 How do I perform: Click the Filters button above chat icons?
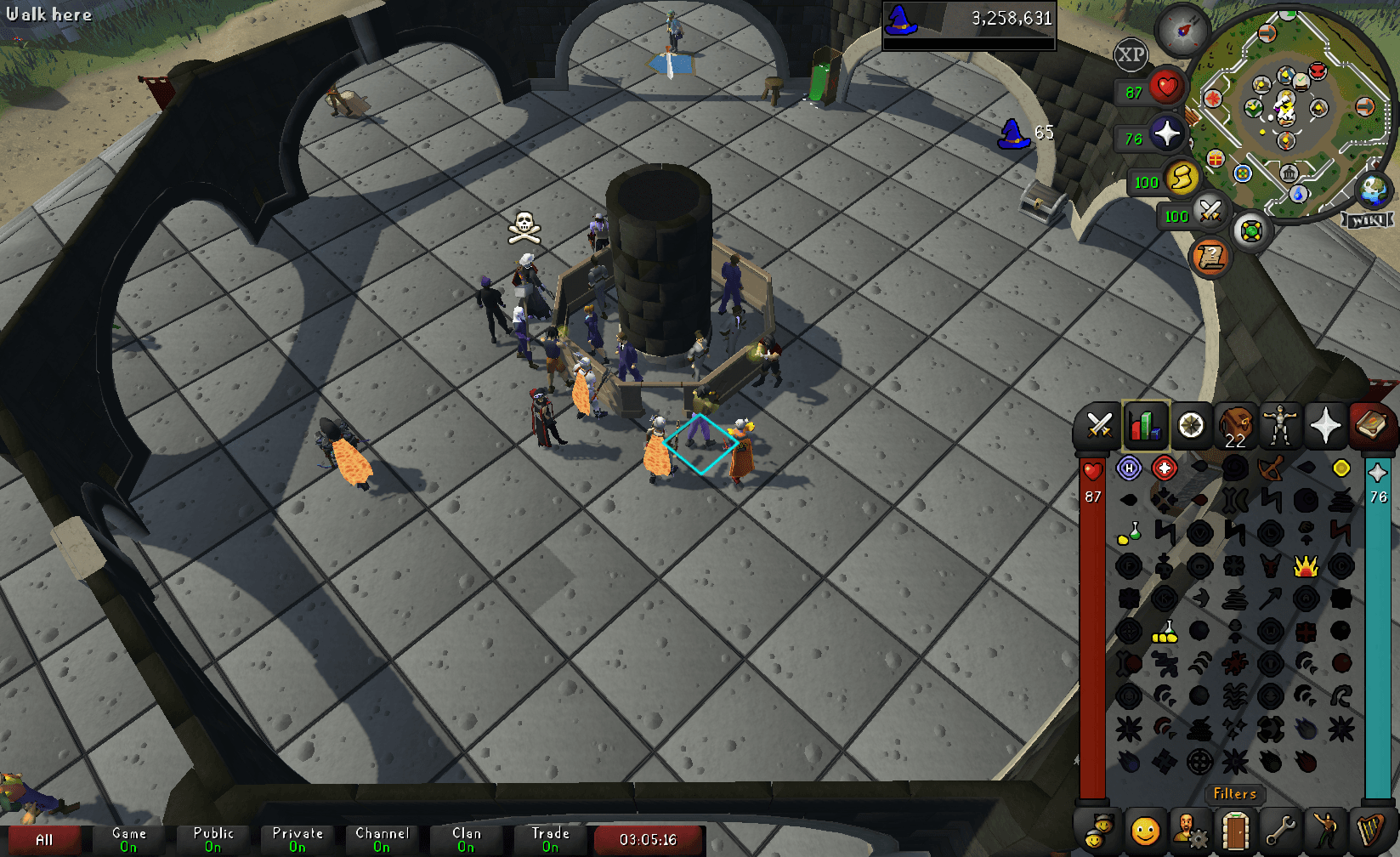(x=1236, y=795)
